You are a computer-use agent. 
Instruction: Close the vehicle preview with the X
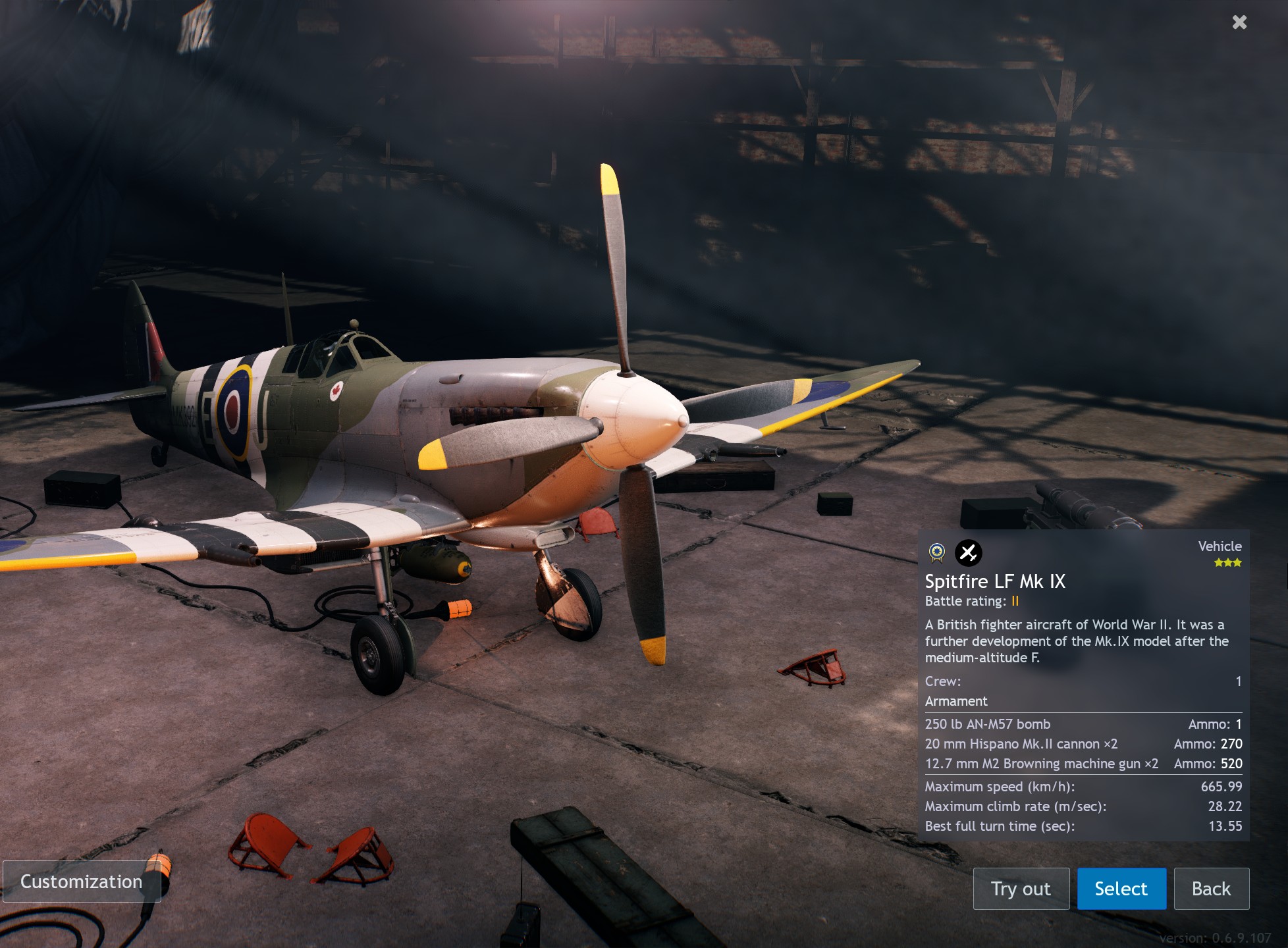(x=1239, y=22)
